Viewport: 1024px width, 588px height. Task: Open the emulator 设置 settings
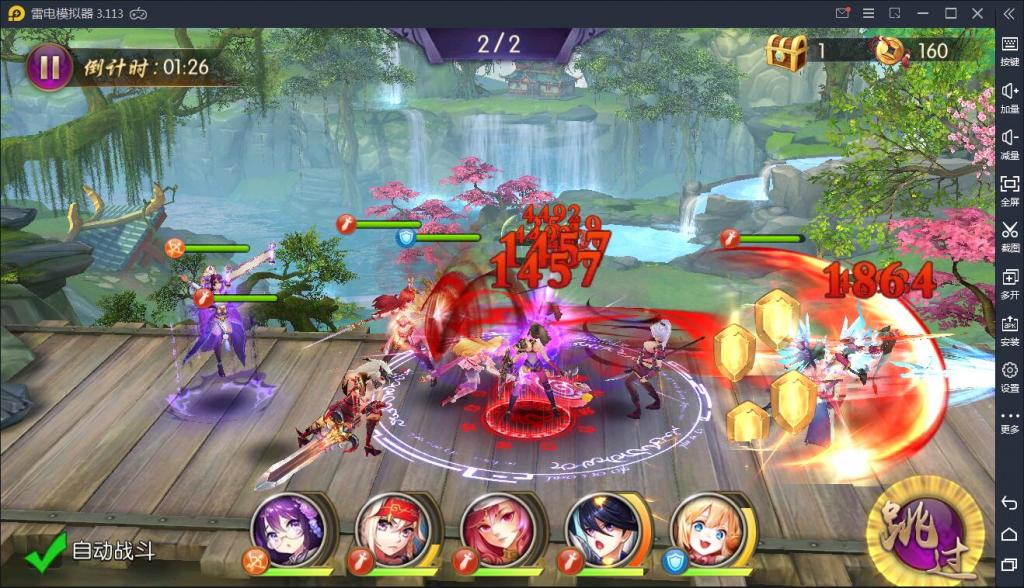1009,375
